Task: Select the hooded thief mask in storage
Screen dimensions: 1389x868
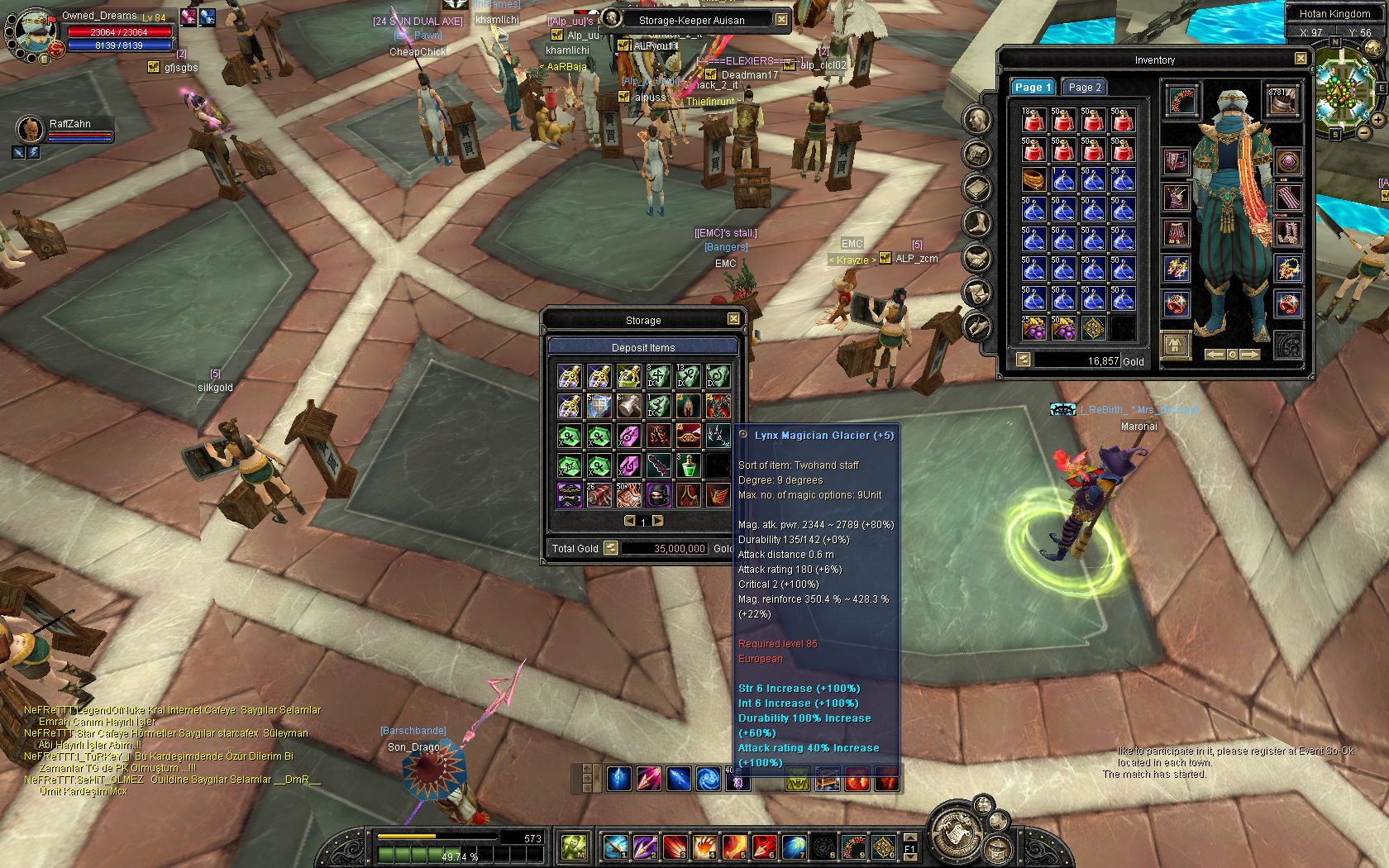Action: 658,495
